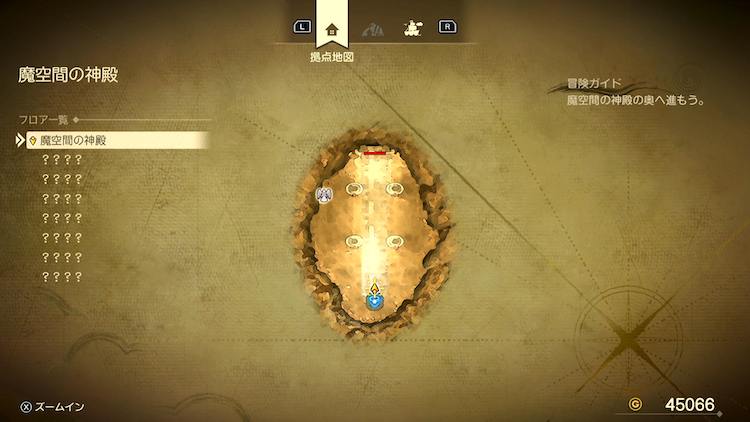
Task: Open the 拠点地図 house tab
Action: click(333, 29)
